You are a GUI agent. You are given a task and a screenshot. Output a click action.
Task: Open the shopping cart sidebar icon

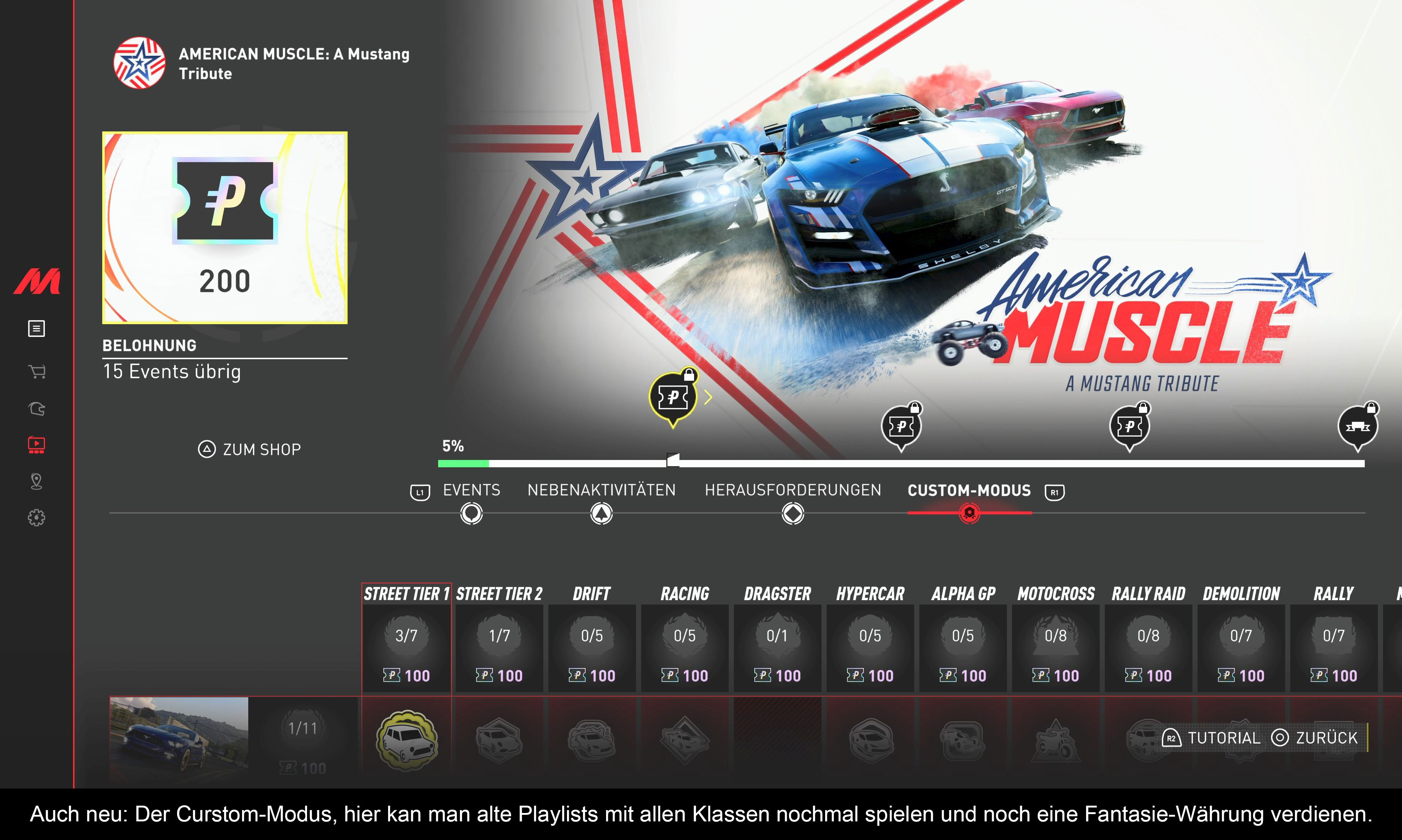pyautogui.click(x=37, y=371)
